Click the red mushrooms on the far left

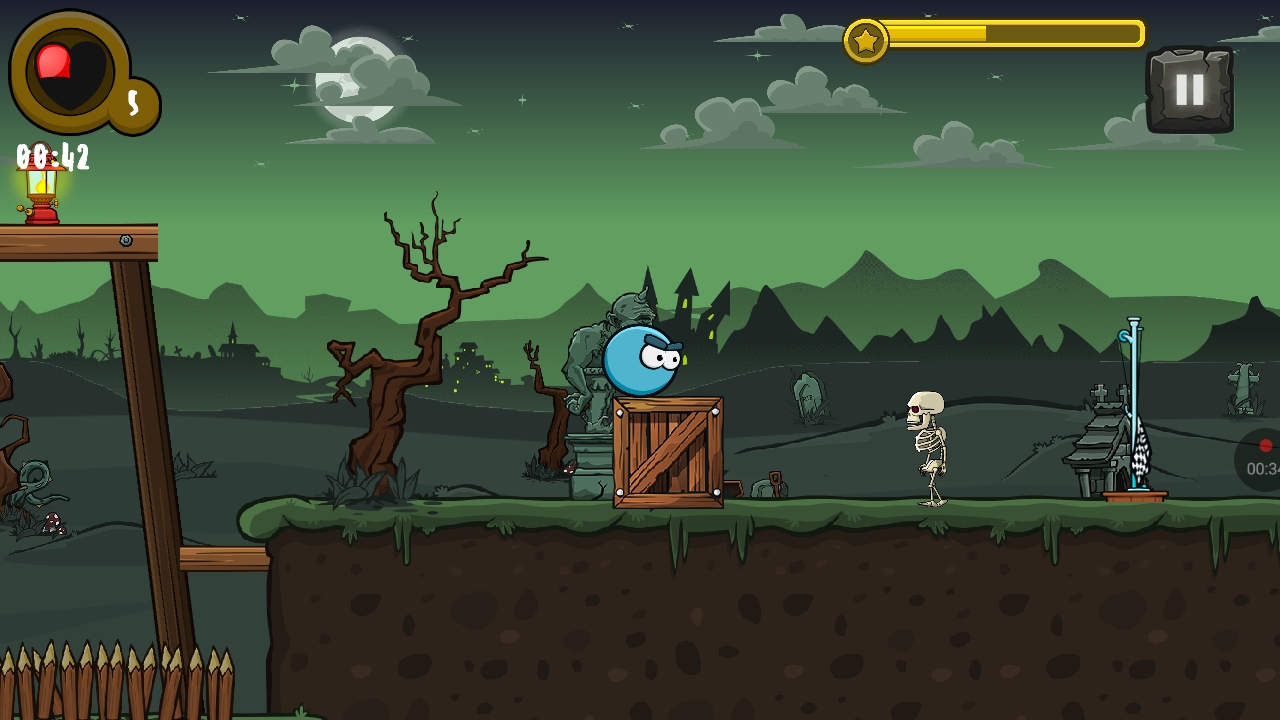click(52, 521)
